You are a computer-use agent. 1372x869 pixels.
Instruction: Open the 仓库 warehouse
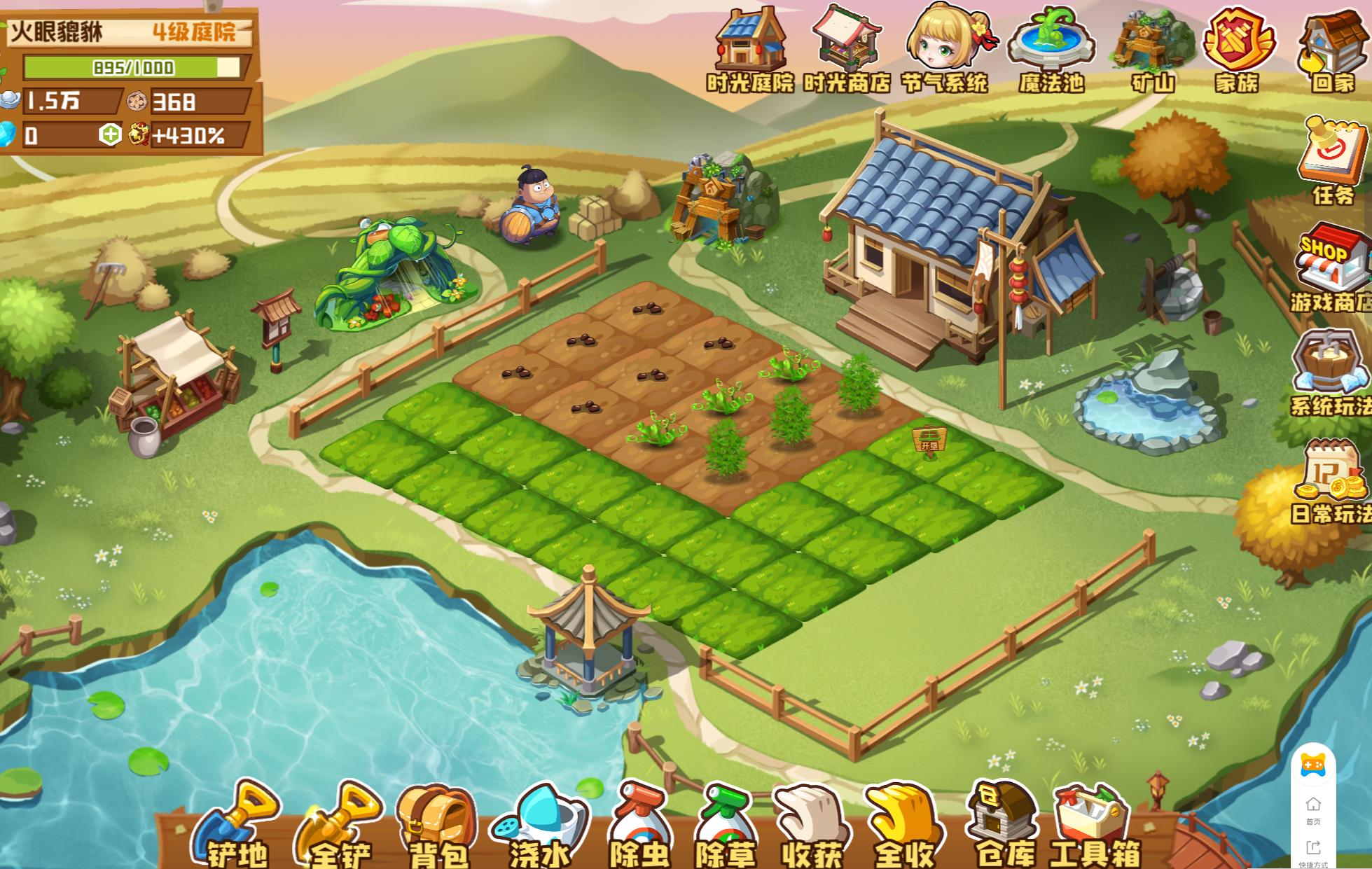tap(1004, 823)
